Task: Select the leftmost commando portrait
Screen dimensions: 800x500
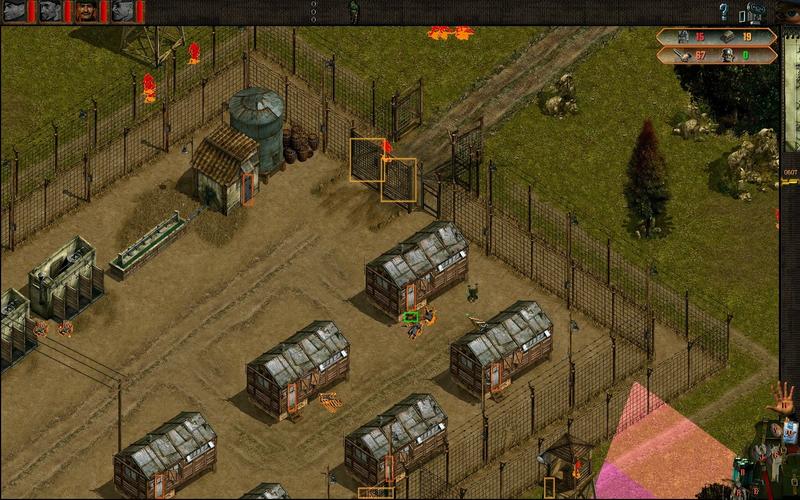Action: pos(16,11)
